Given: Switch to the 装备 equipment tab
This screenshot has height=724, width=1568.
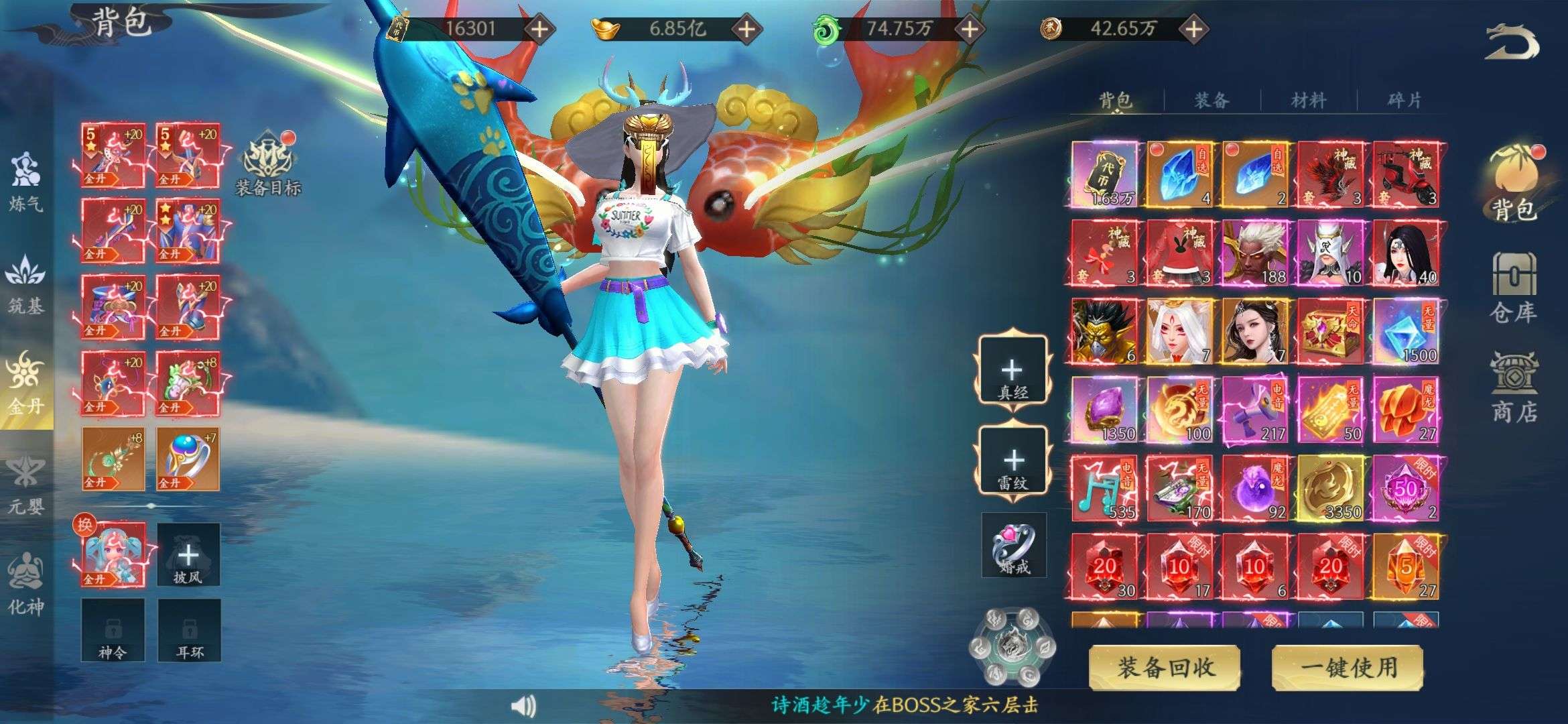Looking at the screenshot, I should 1212,101.
